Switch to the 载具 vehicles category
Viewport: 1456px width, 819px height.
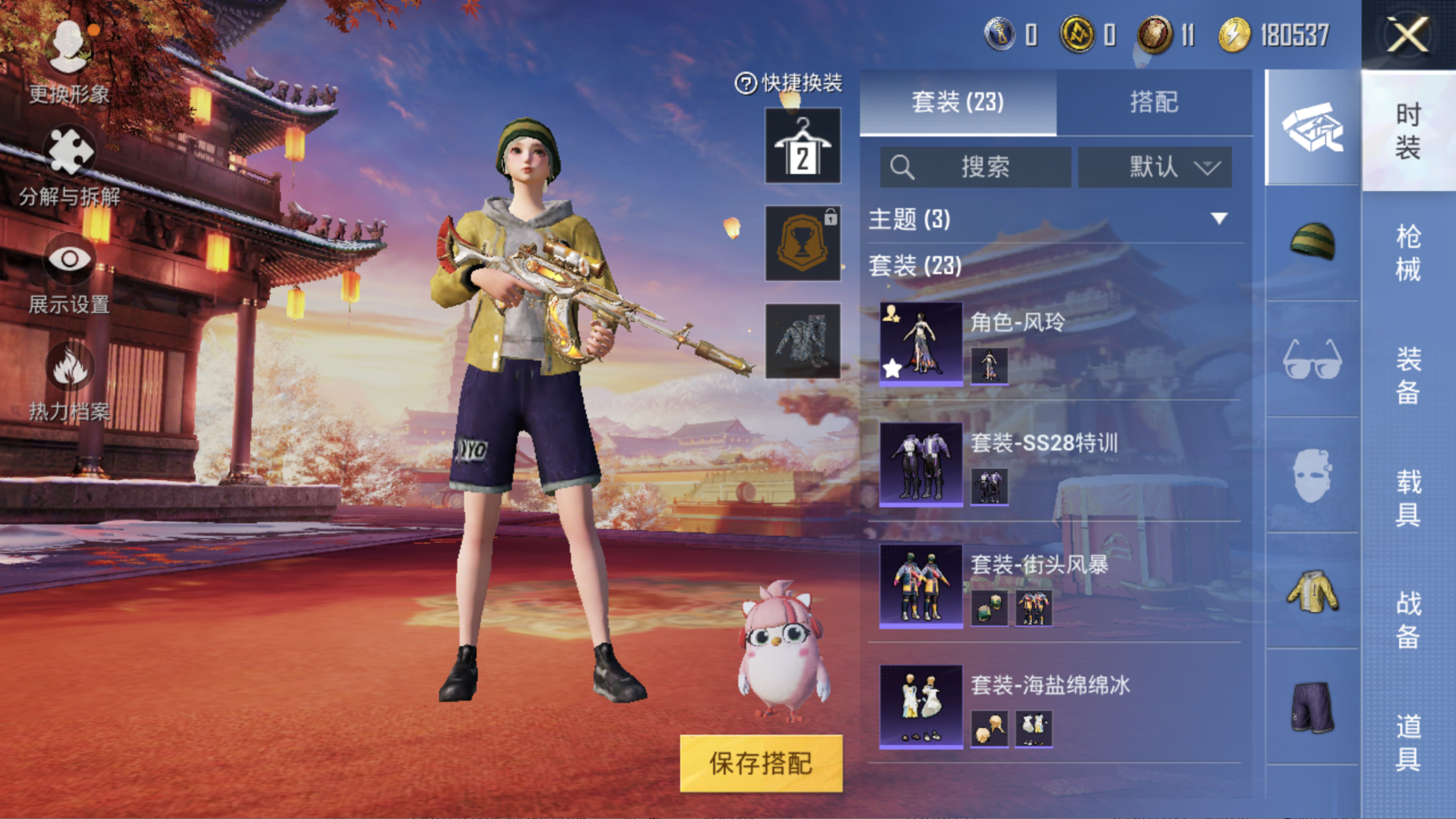click(1407, 497)
